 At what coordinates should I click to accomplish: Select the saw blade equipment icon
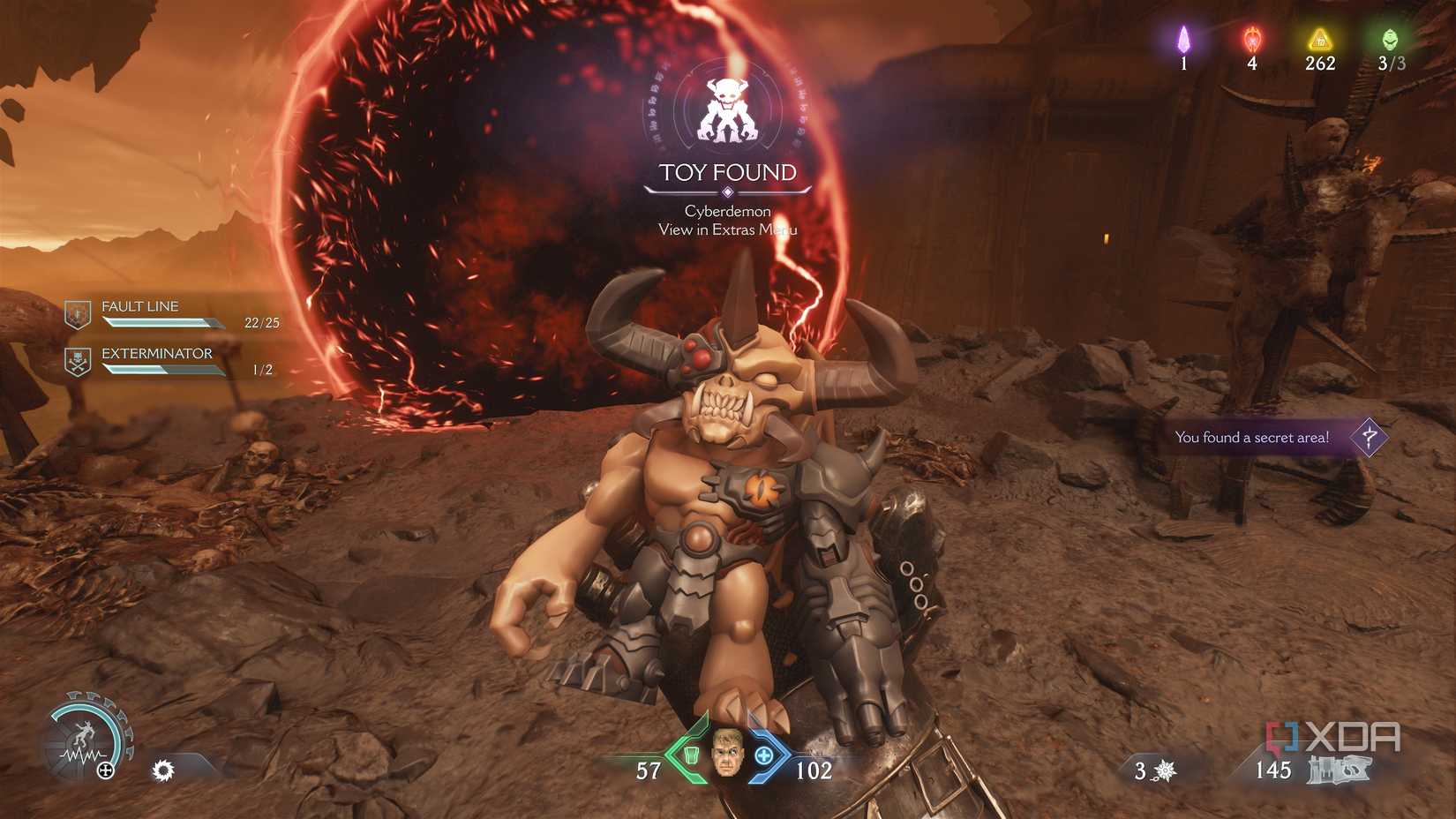click(x=164, y=770)
